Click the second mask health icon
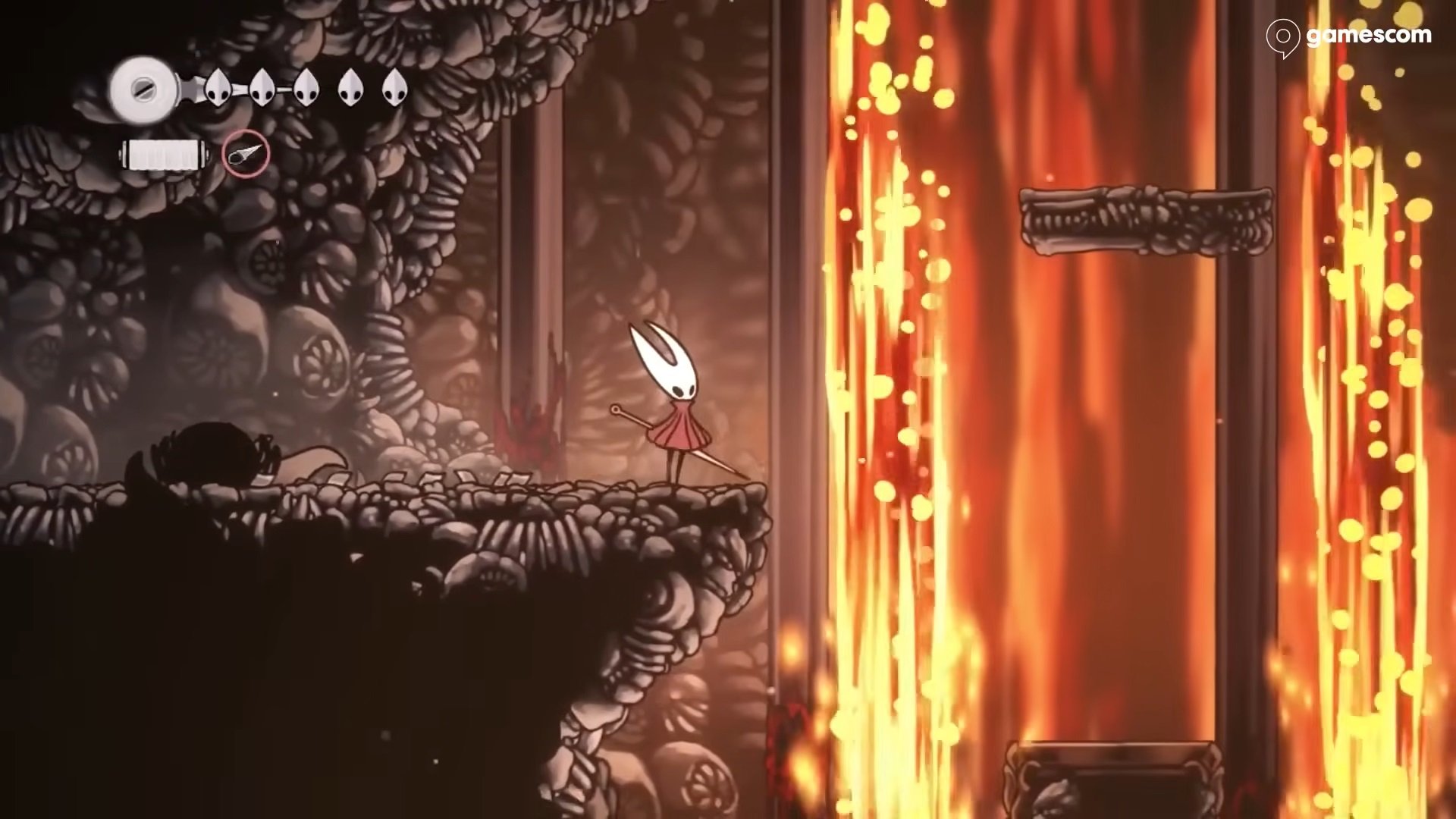1456x819 pixels. (262, 87)
